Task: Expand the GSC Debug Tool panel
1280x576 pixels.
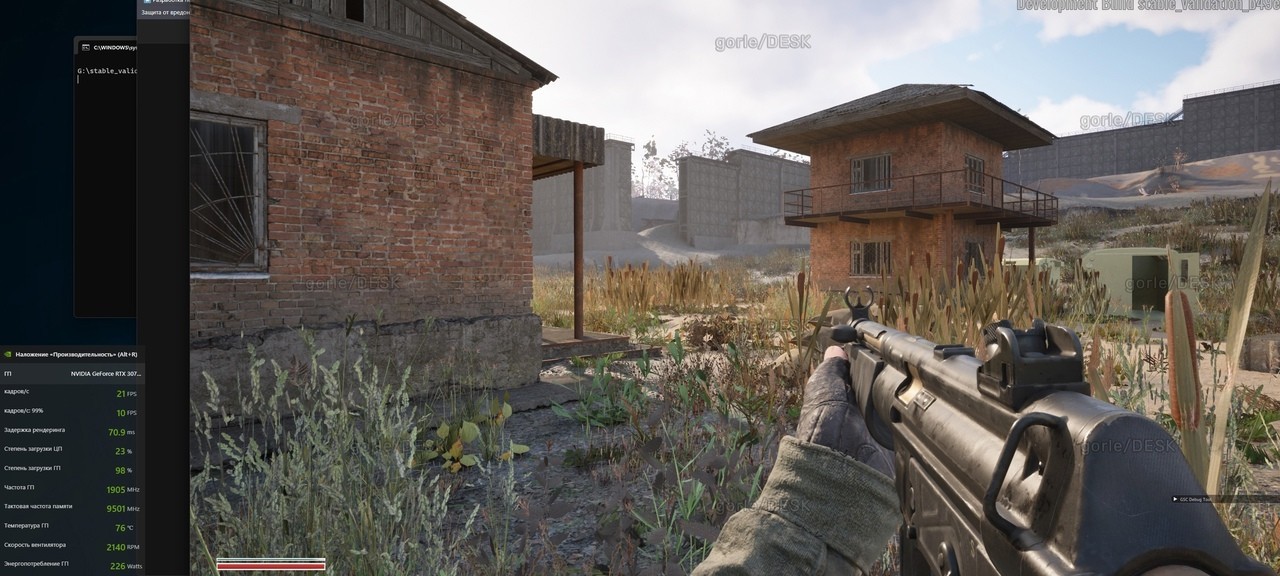Action: click(1175, 499)
